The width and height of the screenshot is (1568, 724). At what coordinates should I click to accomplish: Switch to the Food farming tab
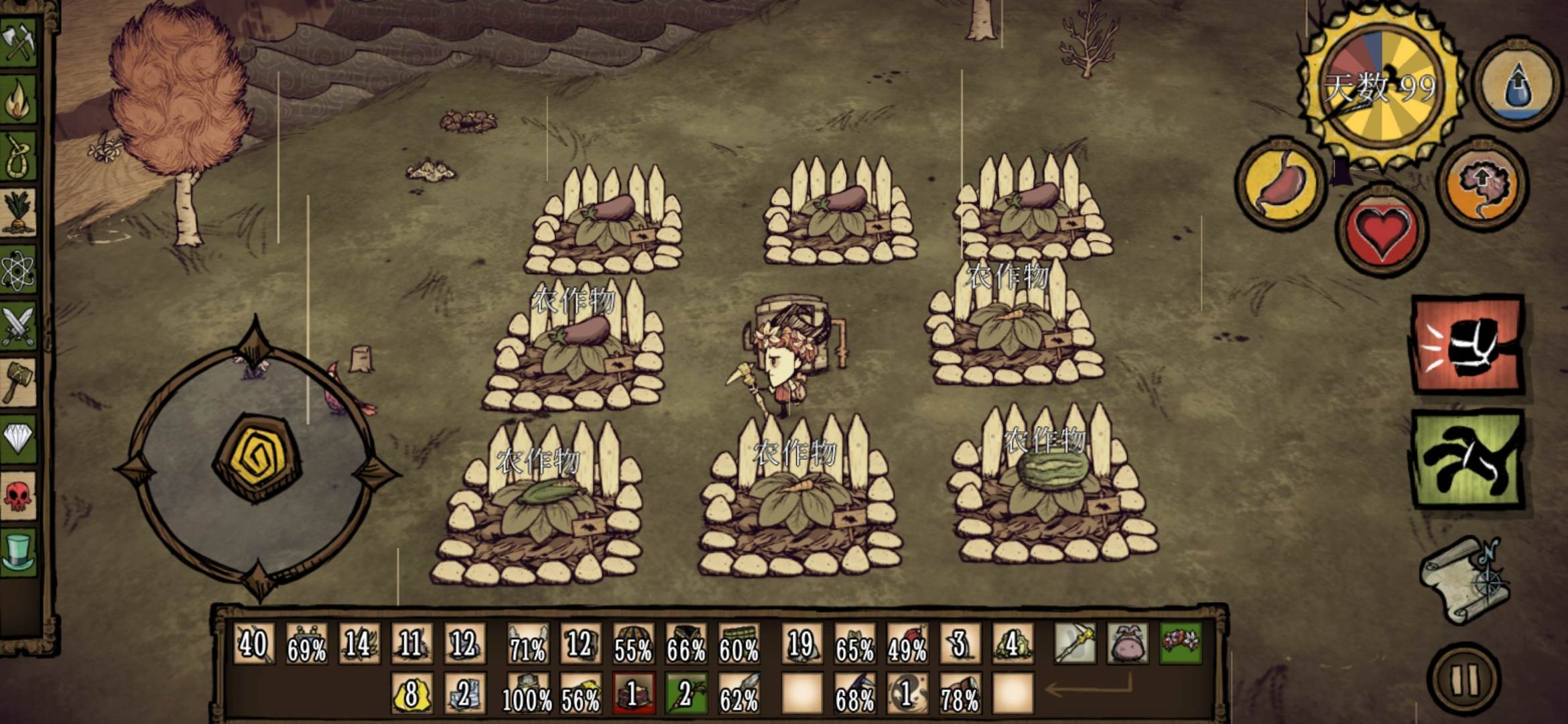point(18,213)
